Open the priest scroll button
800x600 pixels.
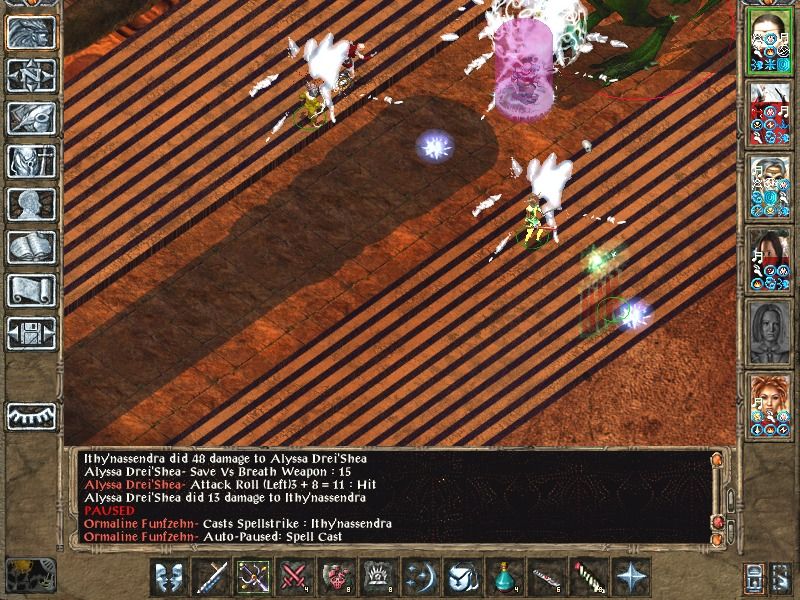point(31,290)
